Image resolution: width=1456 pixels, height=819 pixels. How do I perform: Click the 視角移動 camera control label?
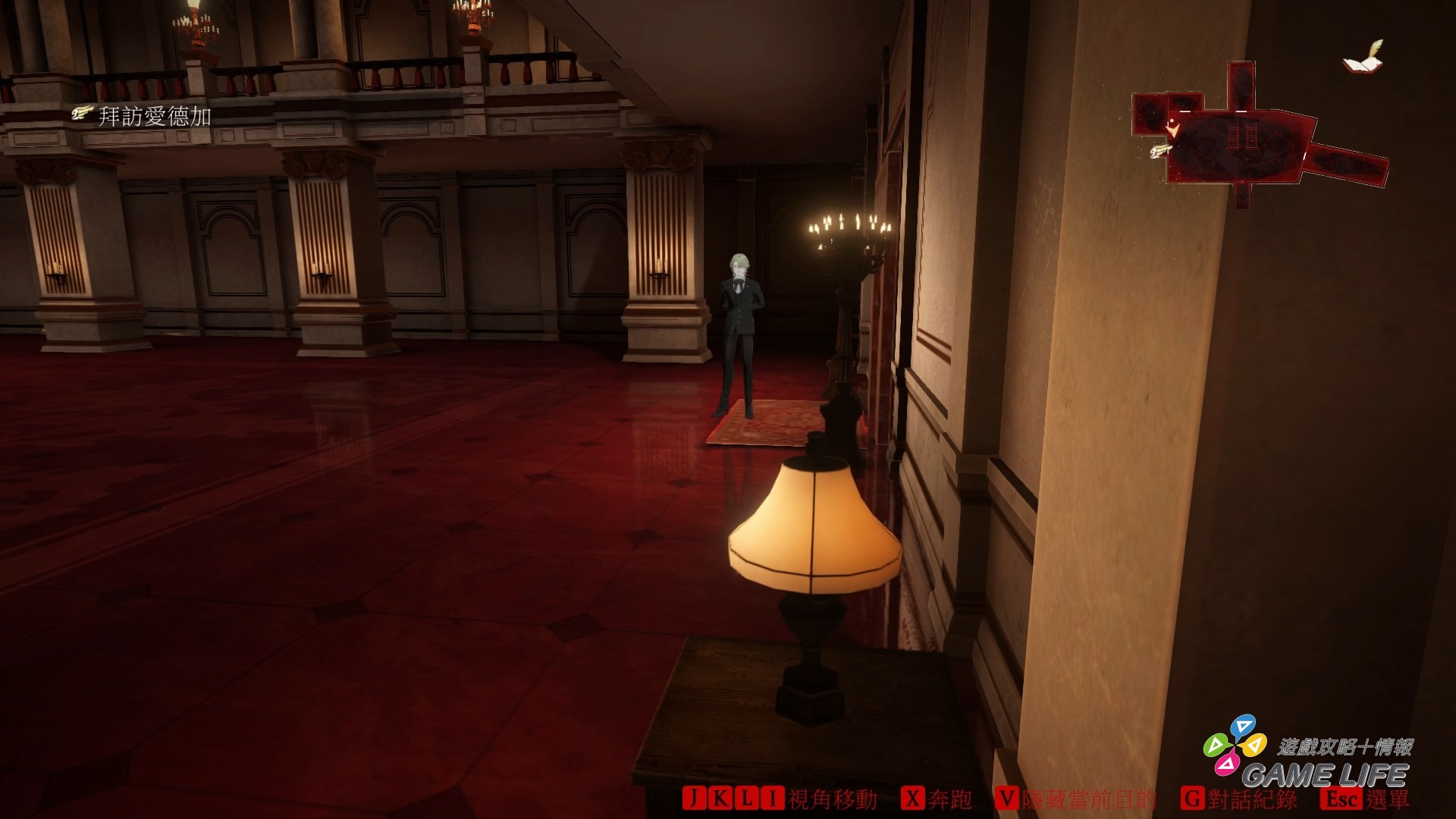[833, 798]
